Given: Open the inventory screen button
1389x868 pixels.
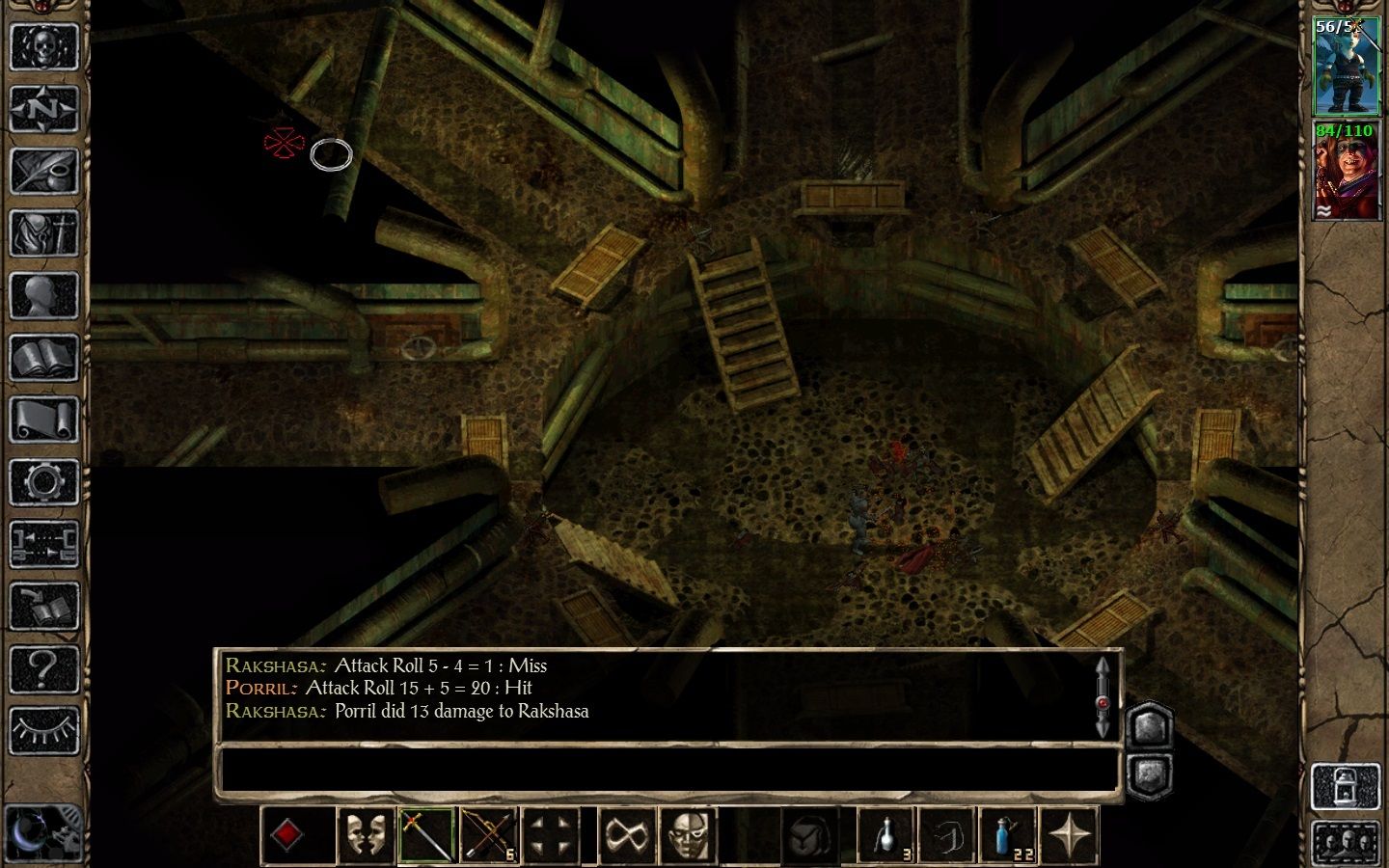Looking at the screenshot, I should point(43,233).
